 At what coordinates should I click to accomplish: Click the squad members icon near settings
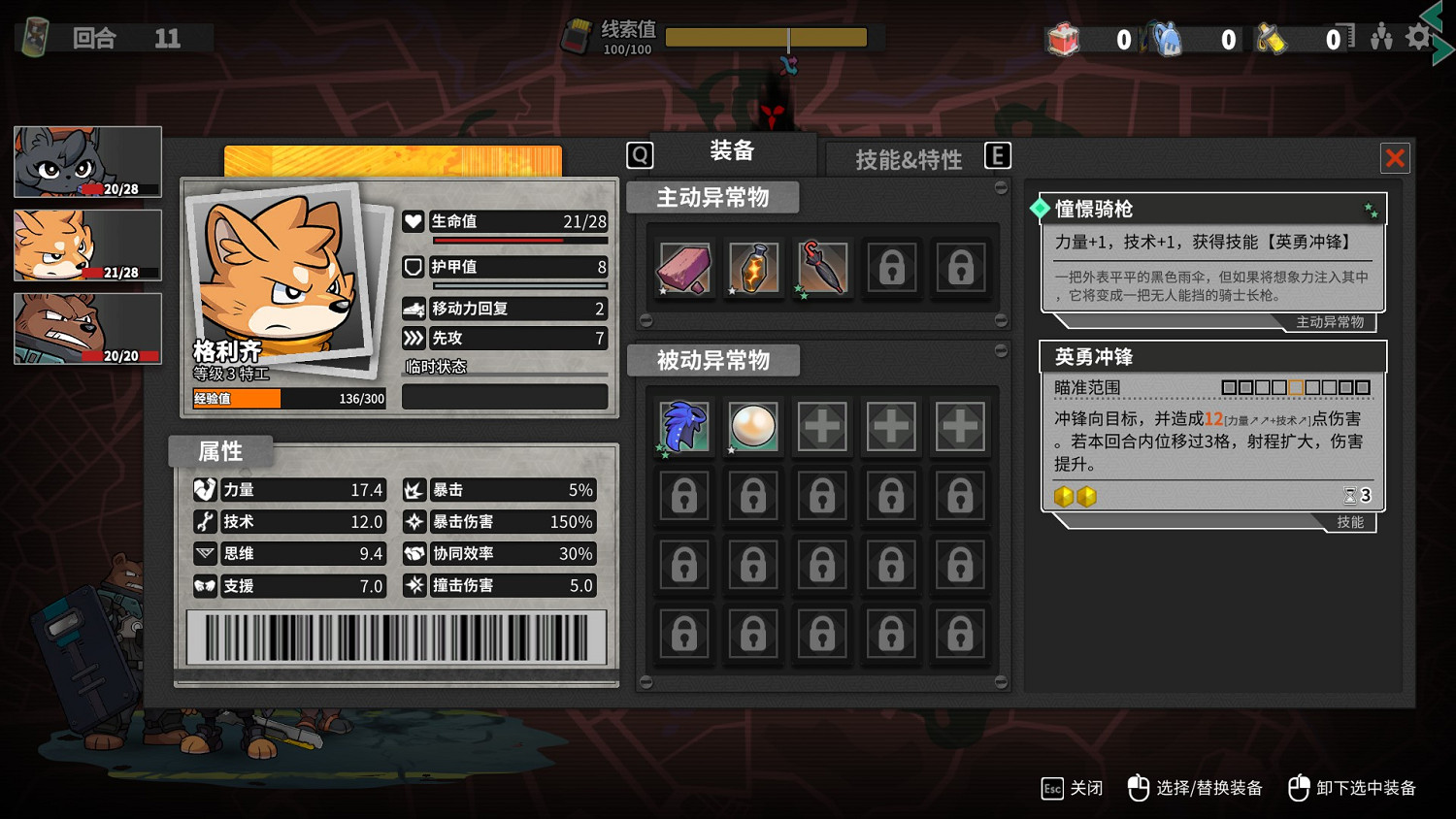[1381, 35]
